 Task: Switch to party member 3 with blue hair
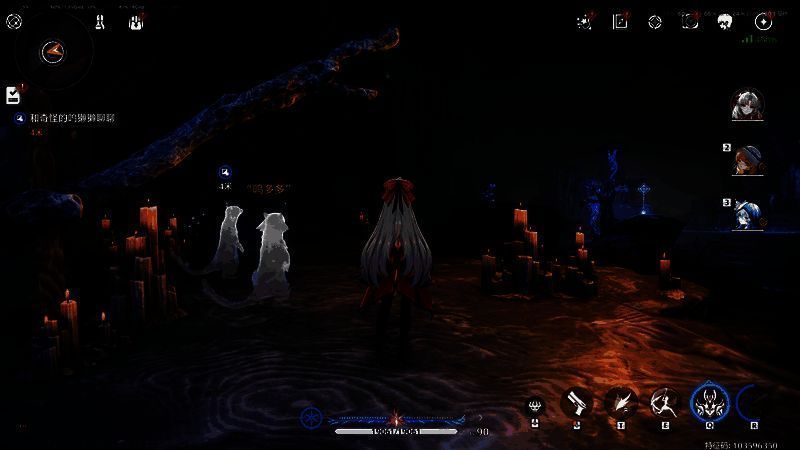(x=748, y=213)
